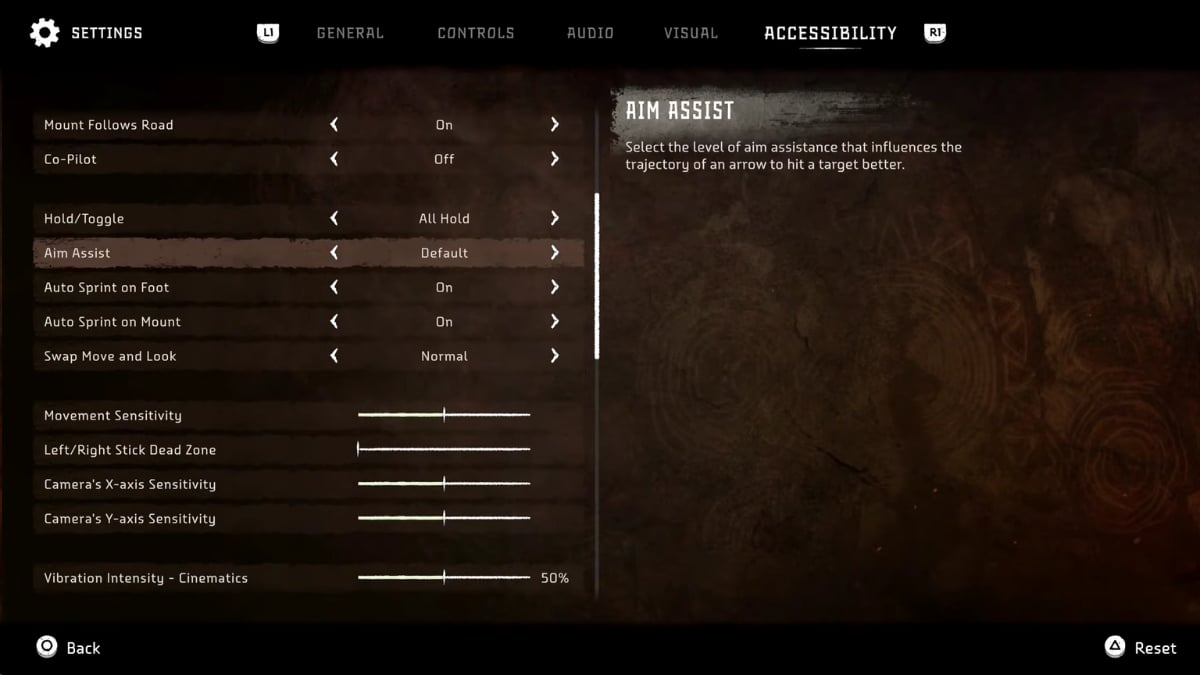Image resolution: width=1200 pixels, height=675 pixels.
Task: Decrease Aim Assist using left arrow
Action: (334, 253)
